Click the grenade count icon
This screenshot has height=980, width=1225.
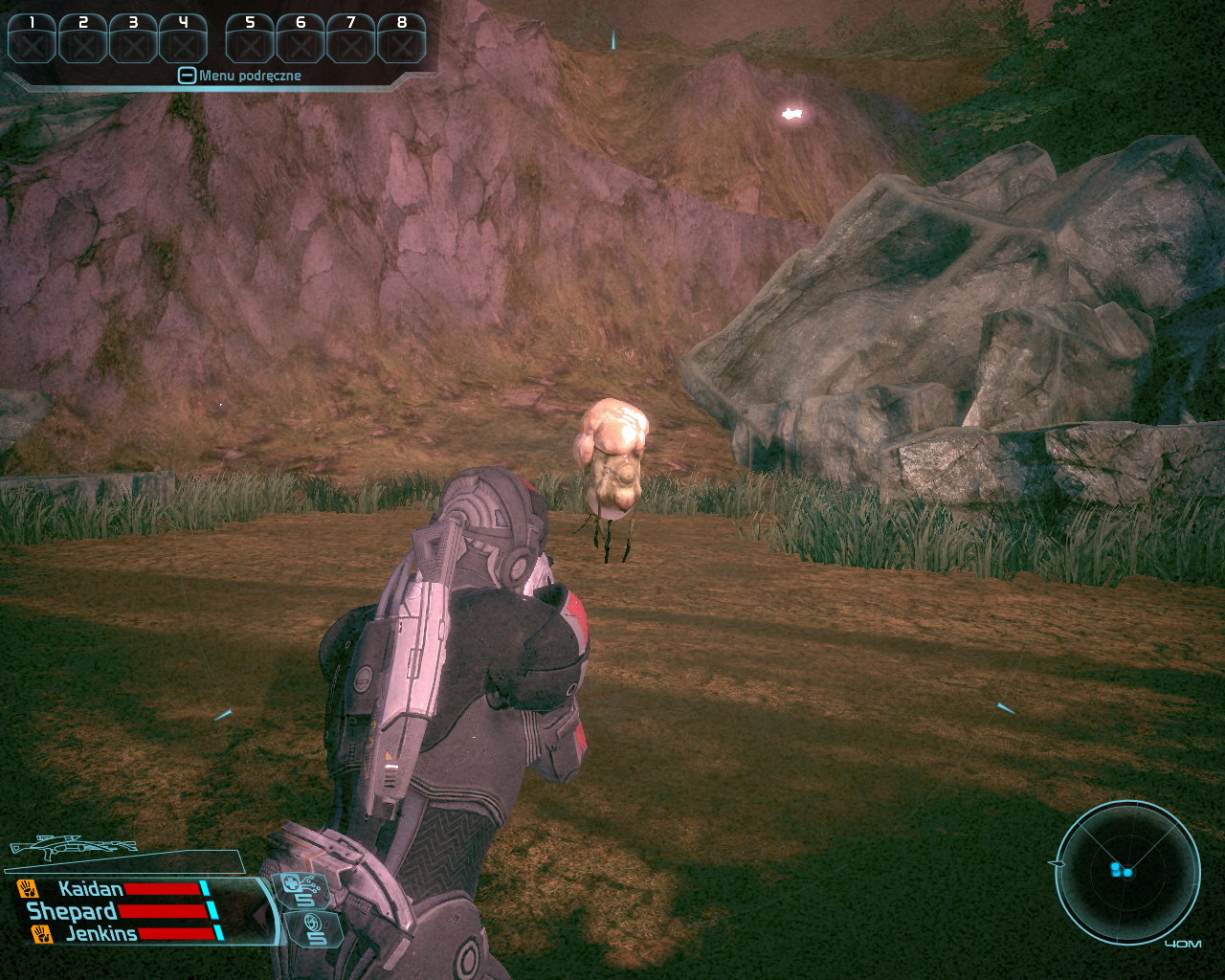pos(315,928)
